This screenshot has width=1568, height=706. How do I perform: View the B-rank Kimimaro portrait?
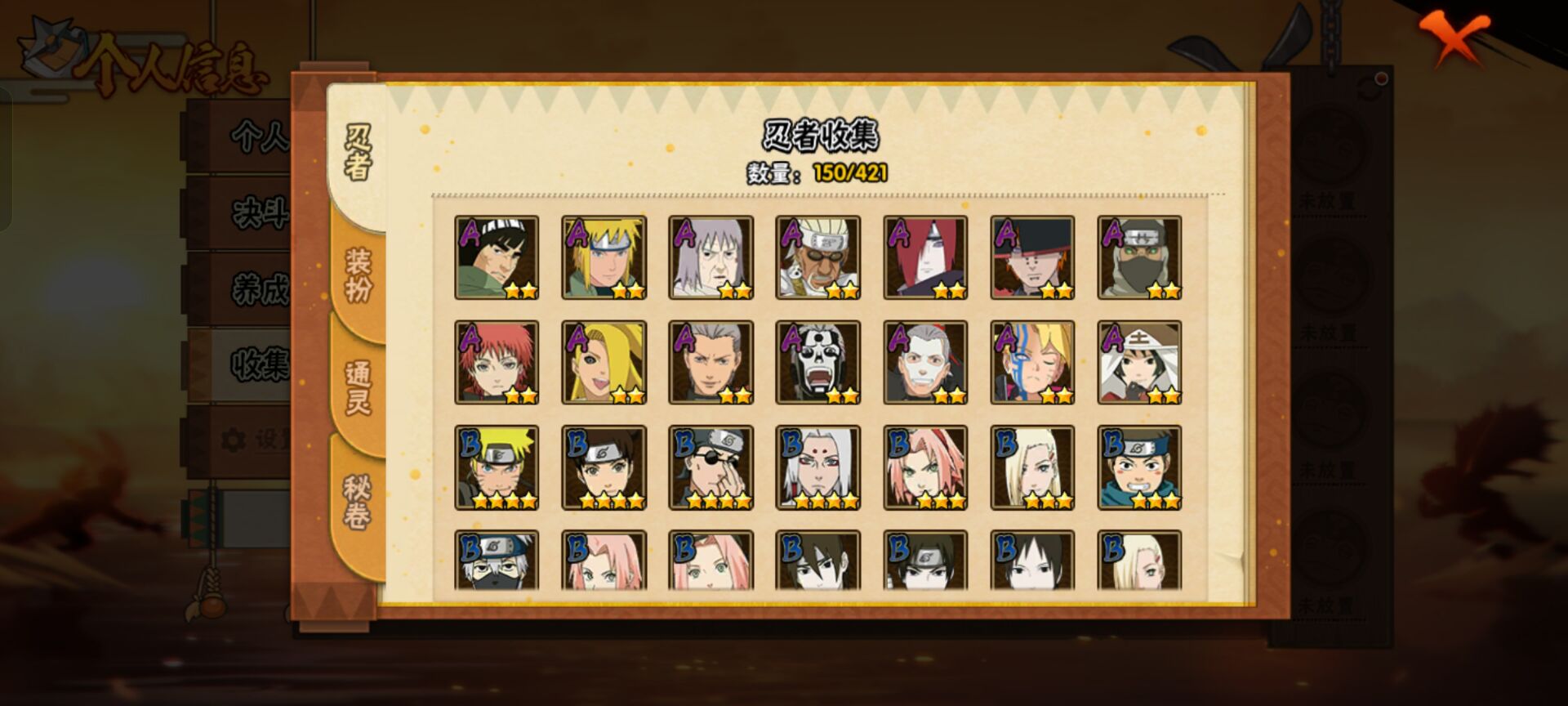click(x=817, y=467)
